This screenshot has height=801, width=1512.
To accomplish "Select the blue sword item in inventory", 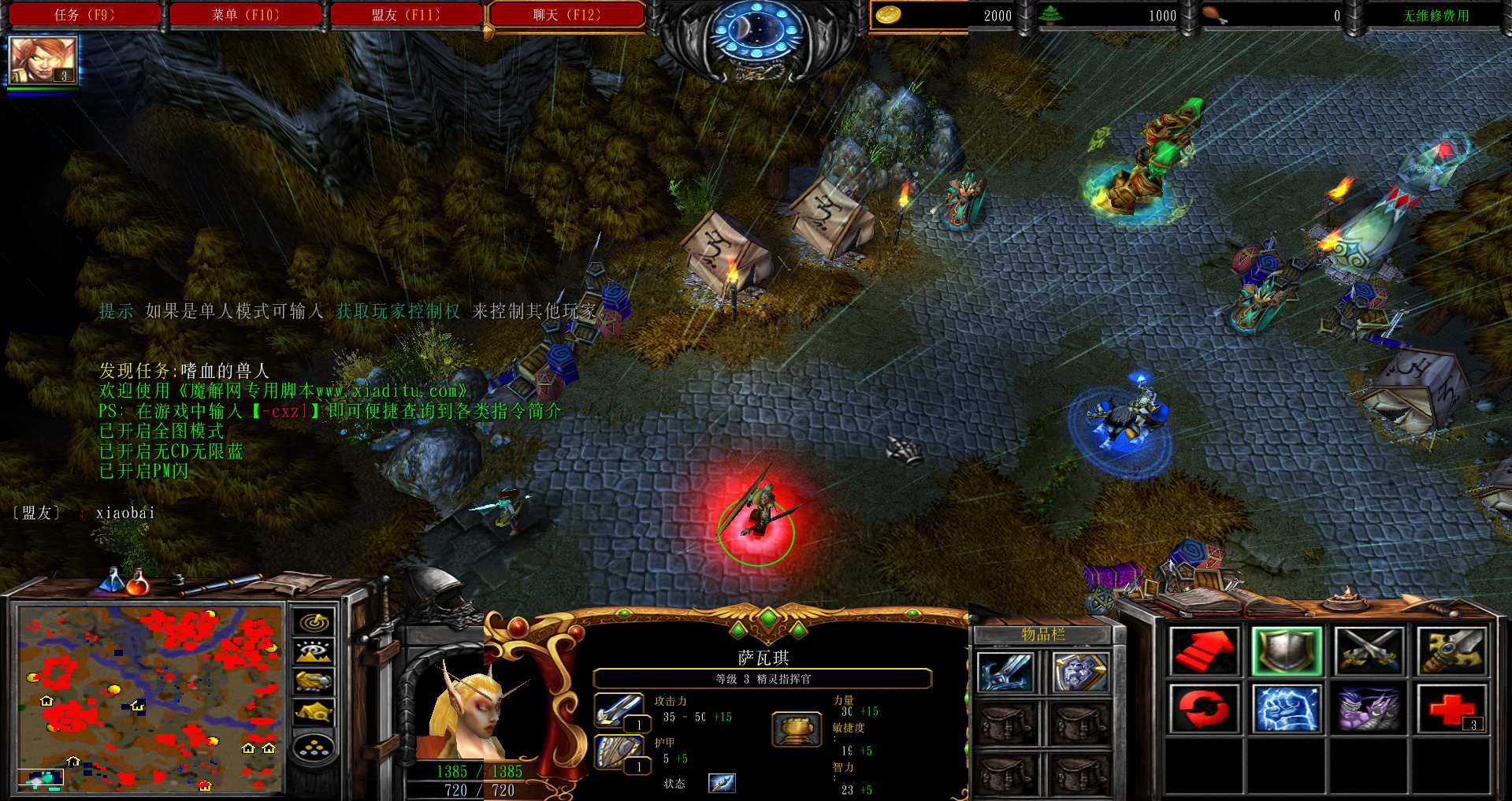I will pyautogui.click(x=1006, y=673).
